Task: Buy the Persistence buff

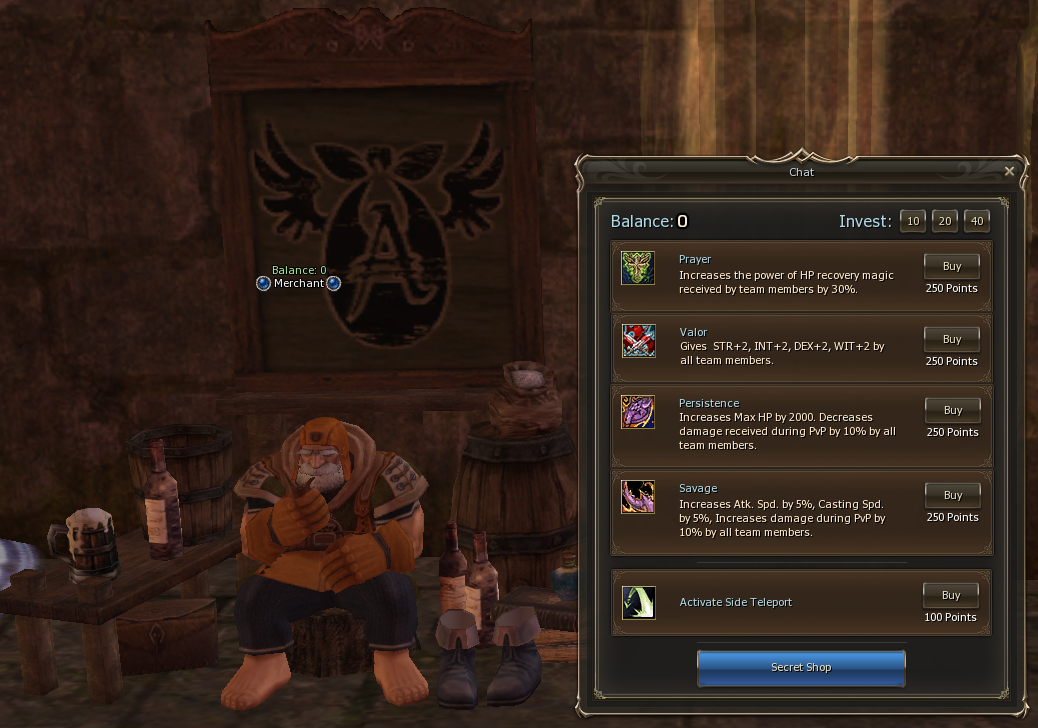Action: tap(951, 410)
